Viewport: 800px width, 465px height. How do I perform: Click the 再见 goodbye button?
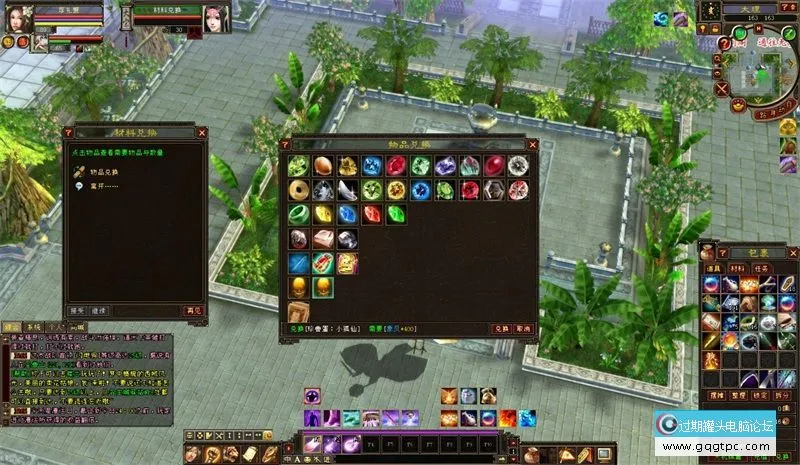(193, 311)
